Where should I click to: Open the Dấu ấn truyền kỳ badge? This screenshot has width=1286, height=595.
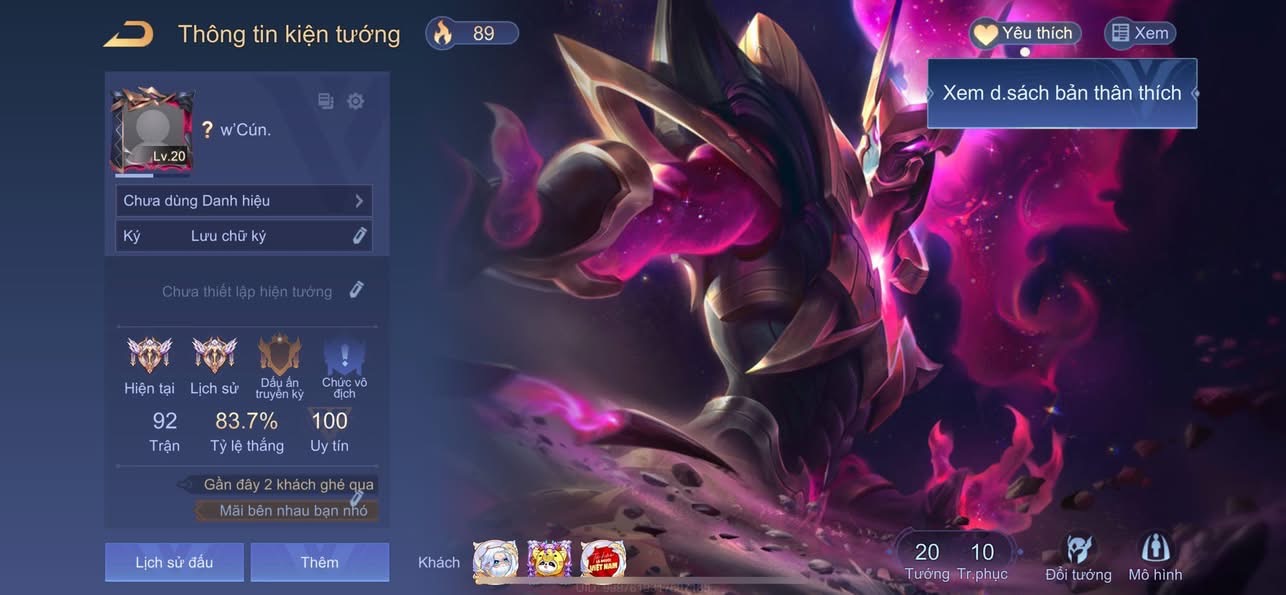279,356
